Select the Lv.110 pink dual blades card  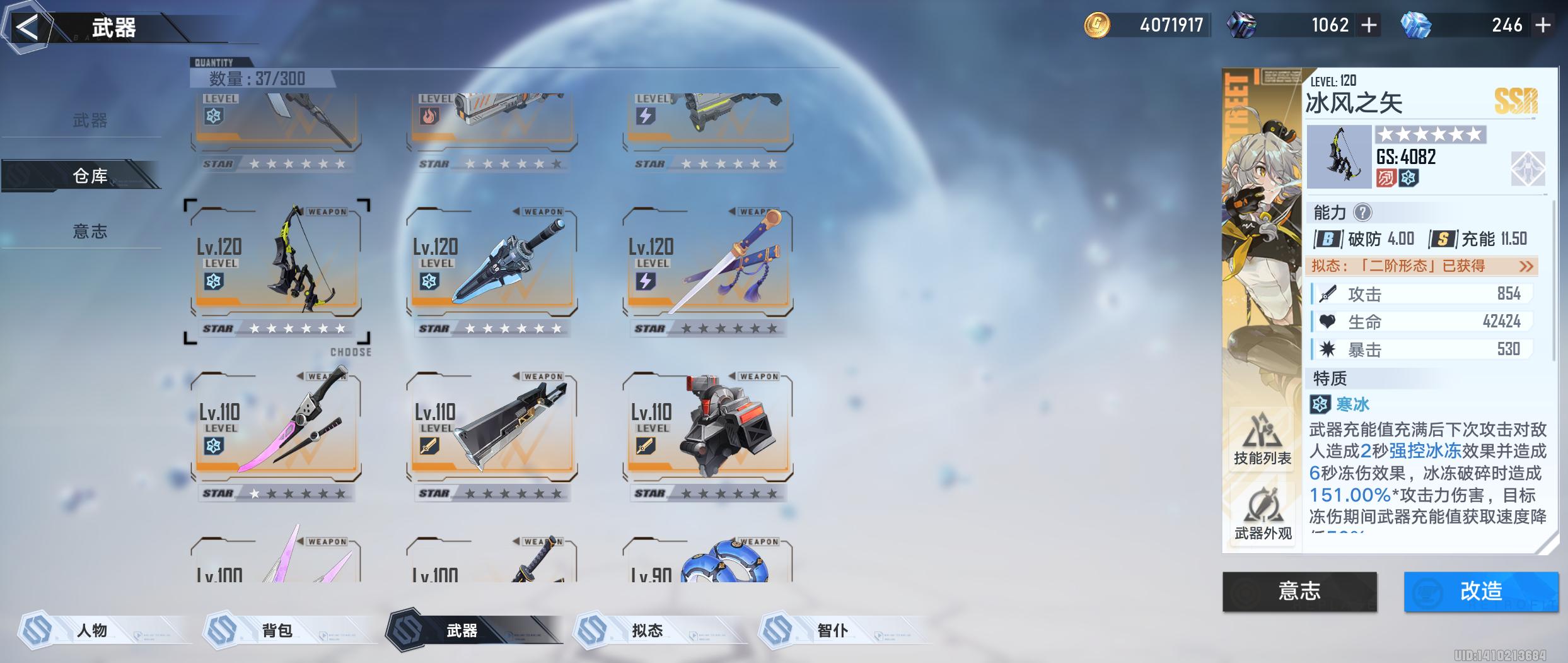276,429
